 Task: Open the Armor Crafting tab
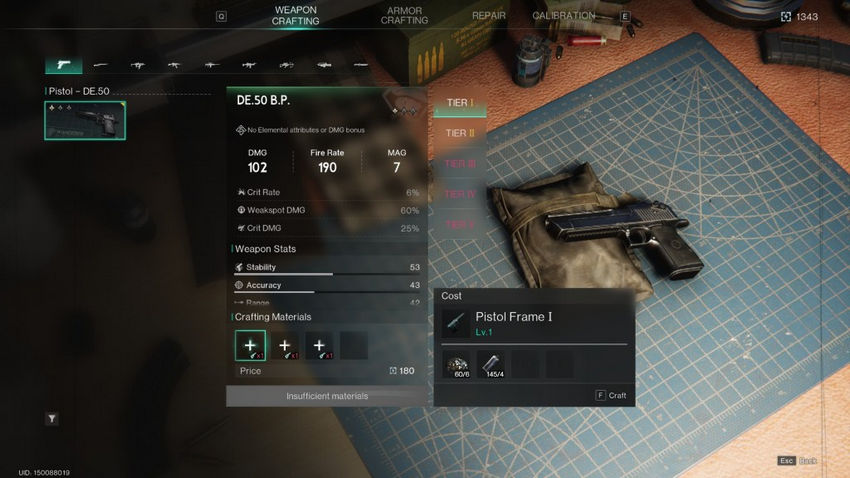tap(404, 16)
